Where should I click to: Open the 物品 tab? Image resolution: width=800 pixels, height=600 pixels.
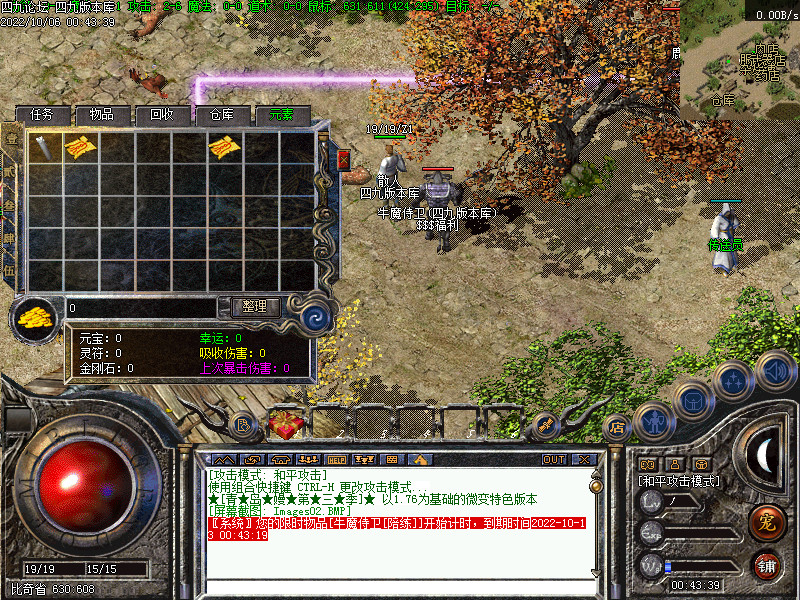(101, 115)
